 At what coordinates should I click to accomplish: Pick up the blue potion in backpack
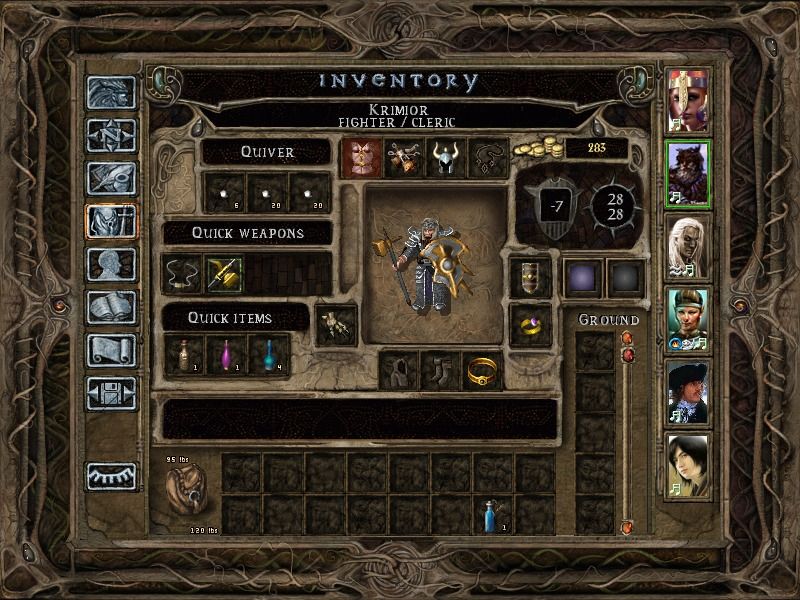click(x=491, y=514)
